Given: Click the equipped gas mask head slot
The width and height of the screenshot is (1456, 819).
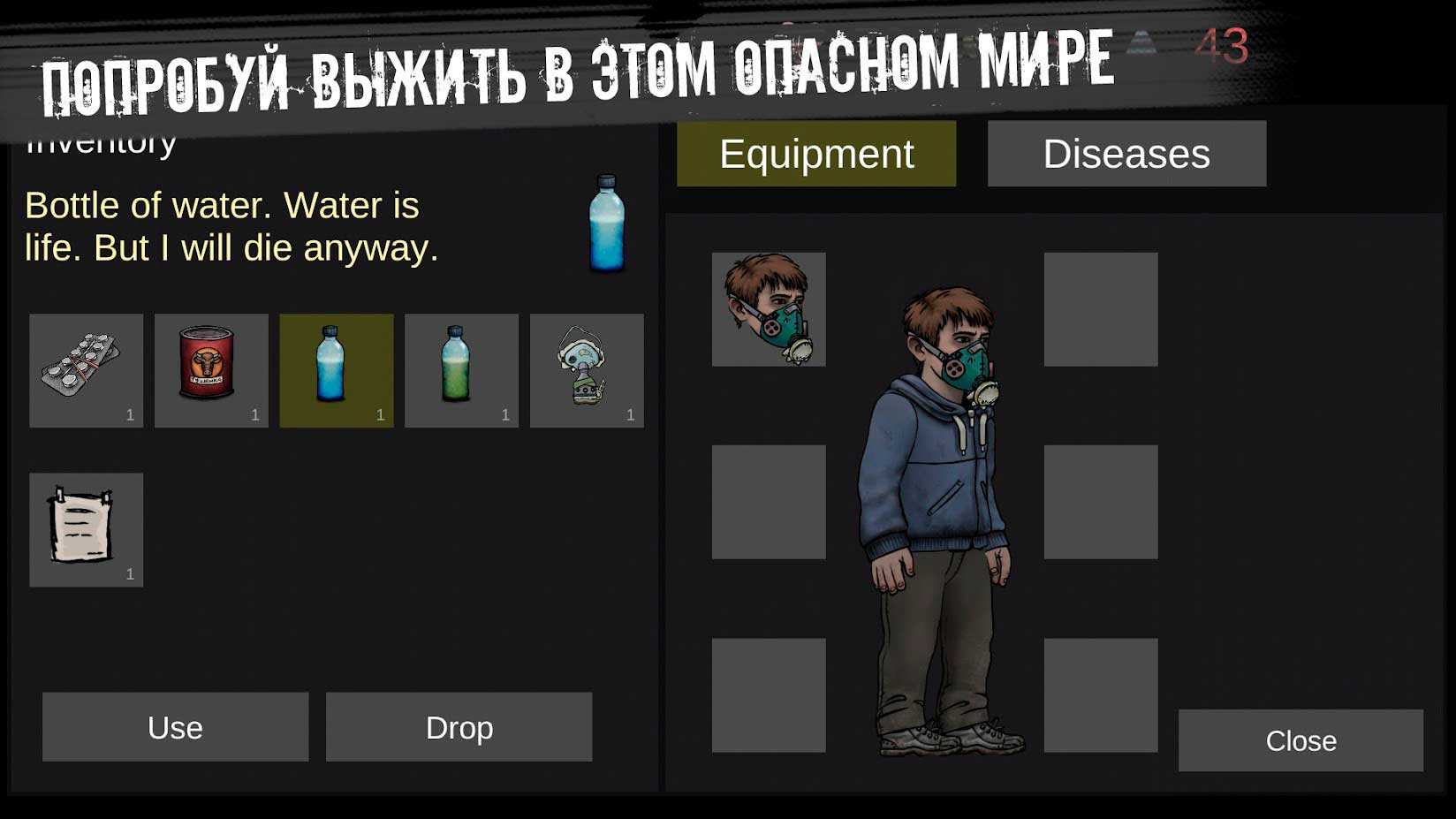Looking at the screenshot, I should point(769,309).
